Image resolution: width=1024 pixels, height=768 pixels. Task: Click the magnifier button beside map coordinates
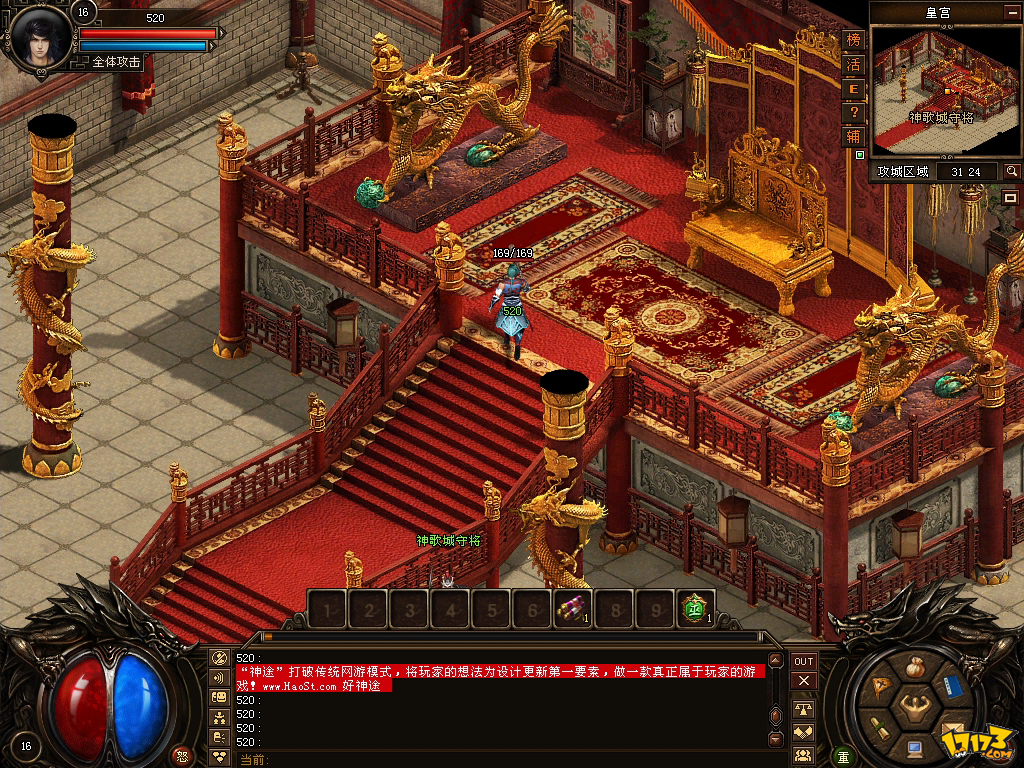(x=1012, y=172)
